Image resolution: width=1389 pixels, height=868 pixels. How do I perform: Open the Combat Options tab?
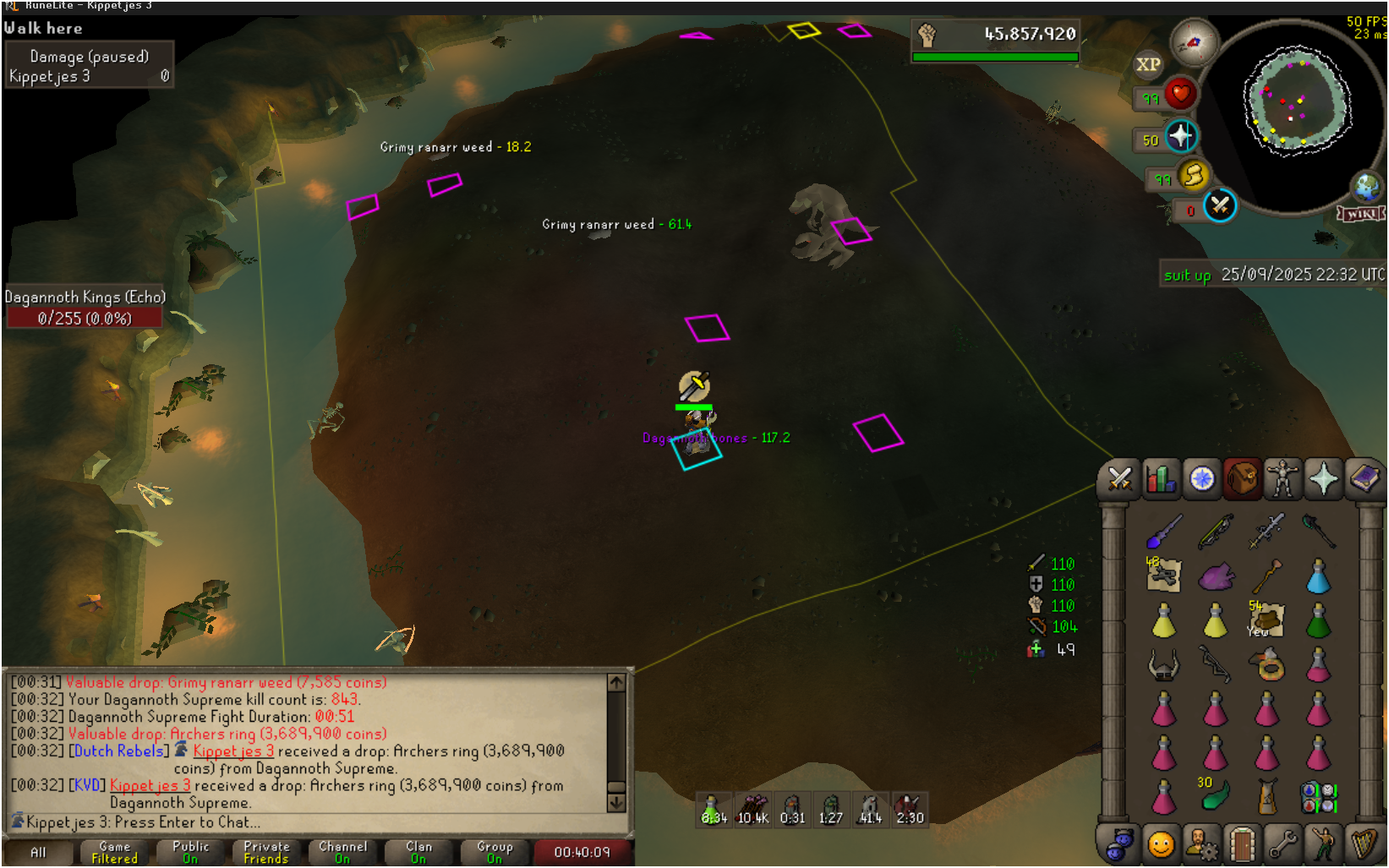pos(1120,478)
